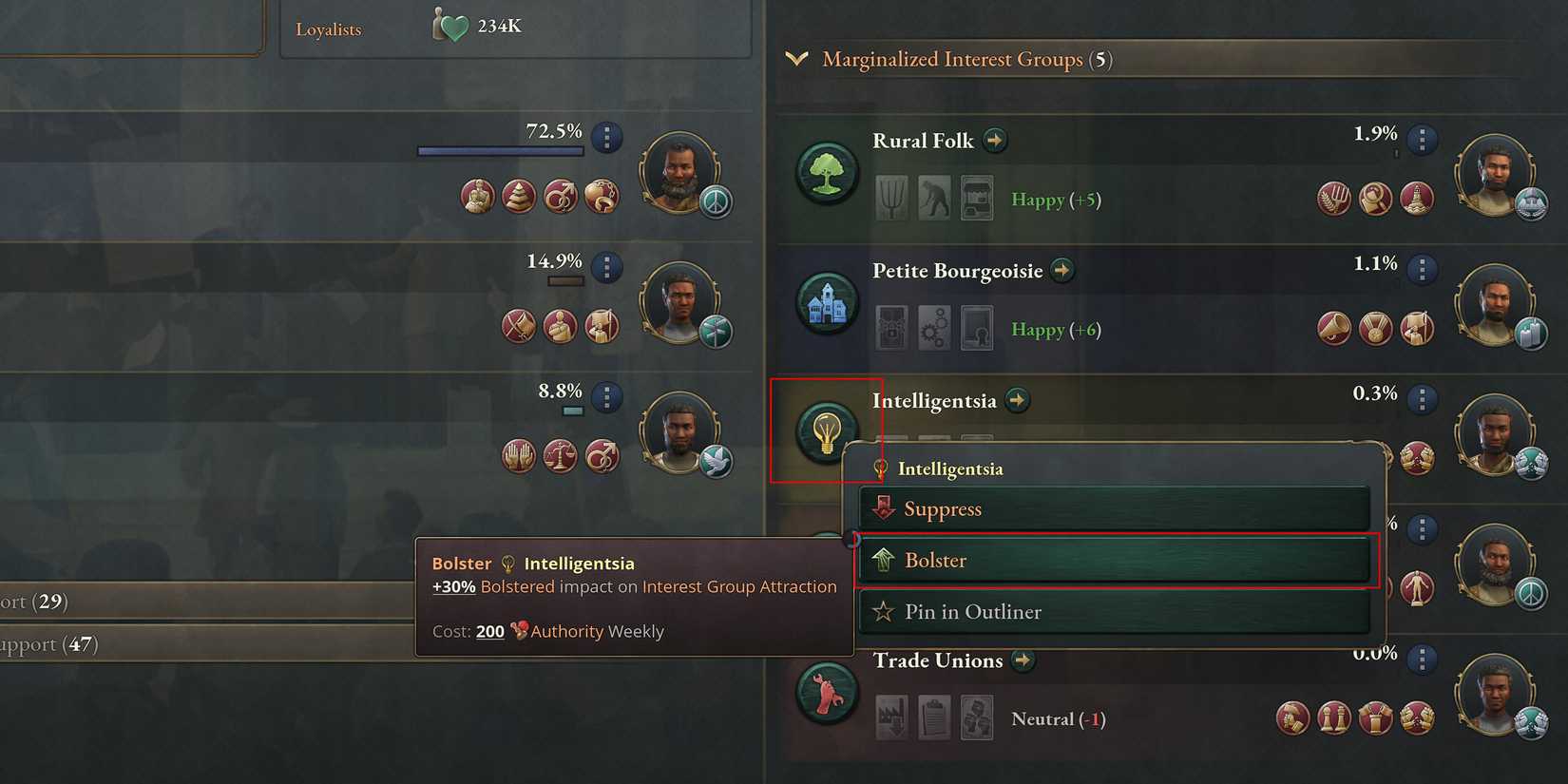Select Suppress from the Intelligentsia menu
Image resolution: width=1568 pixels, height=784 pixels.
(x=1116, y=508)
